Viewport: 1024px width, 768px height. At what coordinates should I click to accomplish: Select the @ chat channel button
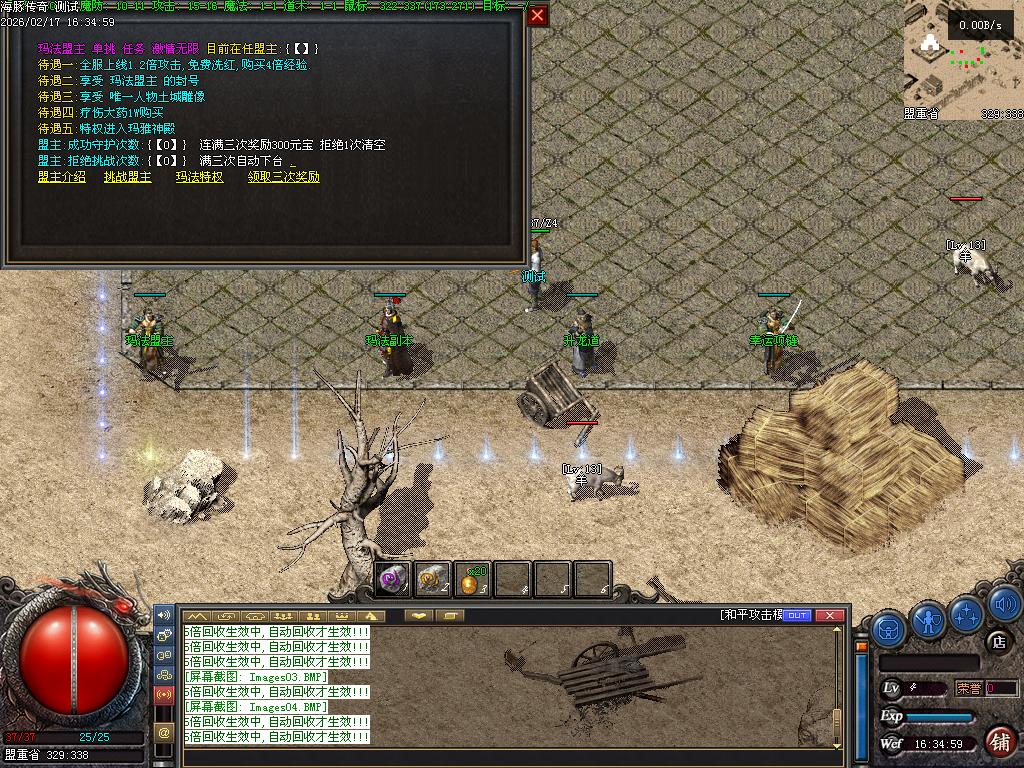[164, 733]
